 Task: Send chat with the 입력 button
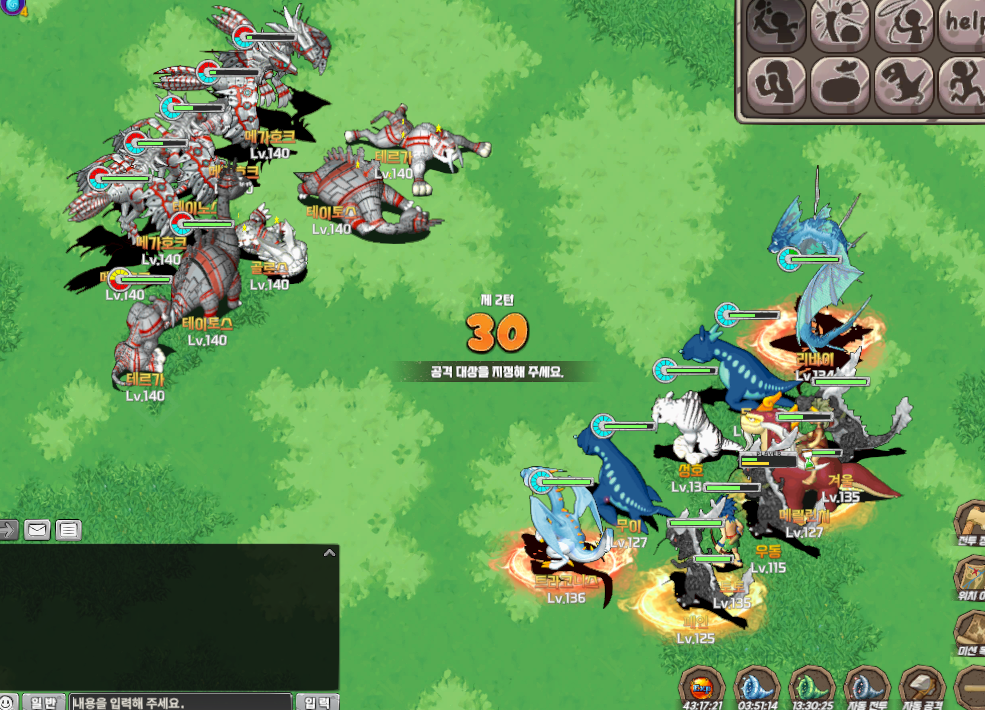(316, 702)
